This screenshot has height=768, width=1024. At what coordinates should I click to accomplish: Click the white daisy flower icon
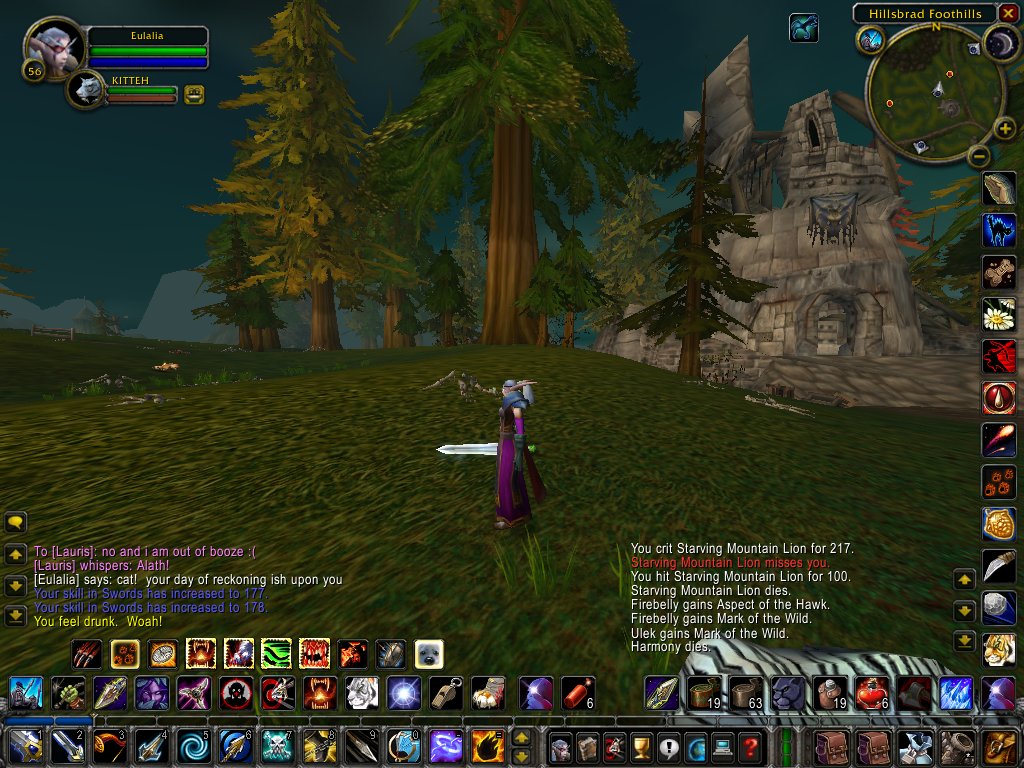pyautogui.click(x=999, y=314)
